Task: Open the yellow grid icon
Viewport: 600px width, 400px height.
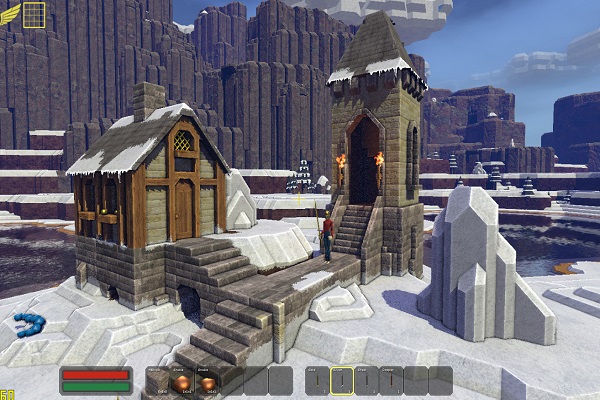Action: pyautogui.click(x=34, y=13)
